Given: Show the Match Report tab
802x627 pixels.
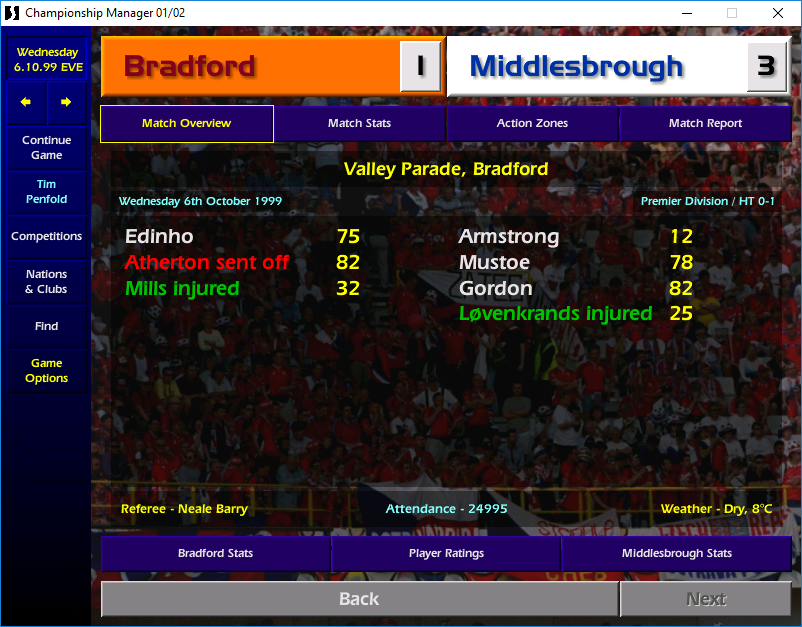Looking at the screenshot, I should 705,123.
